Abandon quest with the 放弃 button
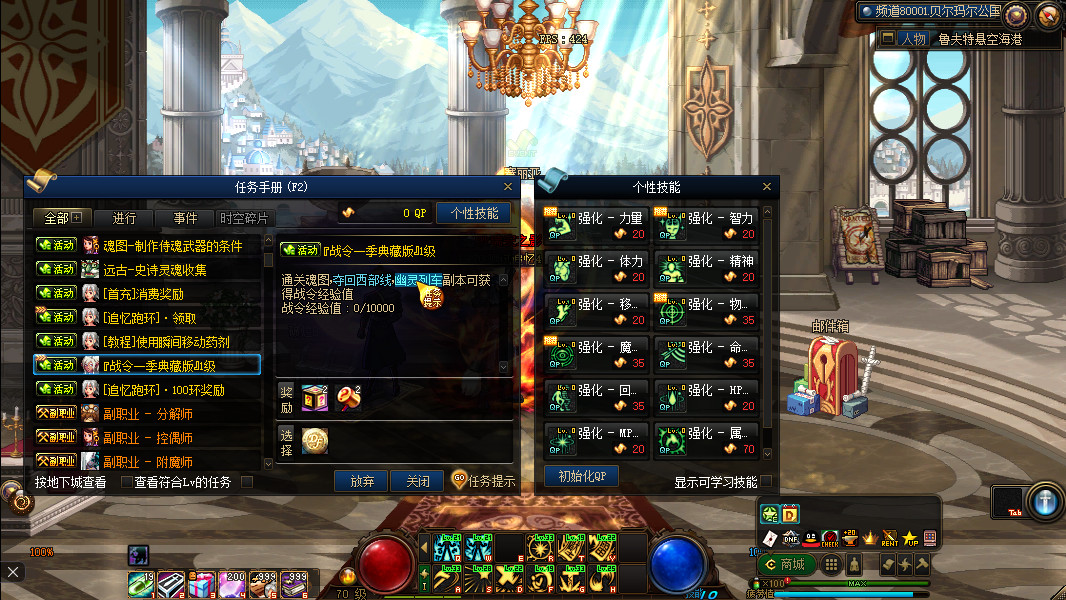 (361, 481)
